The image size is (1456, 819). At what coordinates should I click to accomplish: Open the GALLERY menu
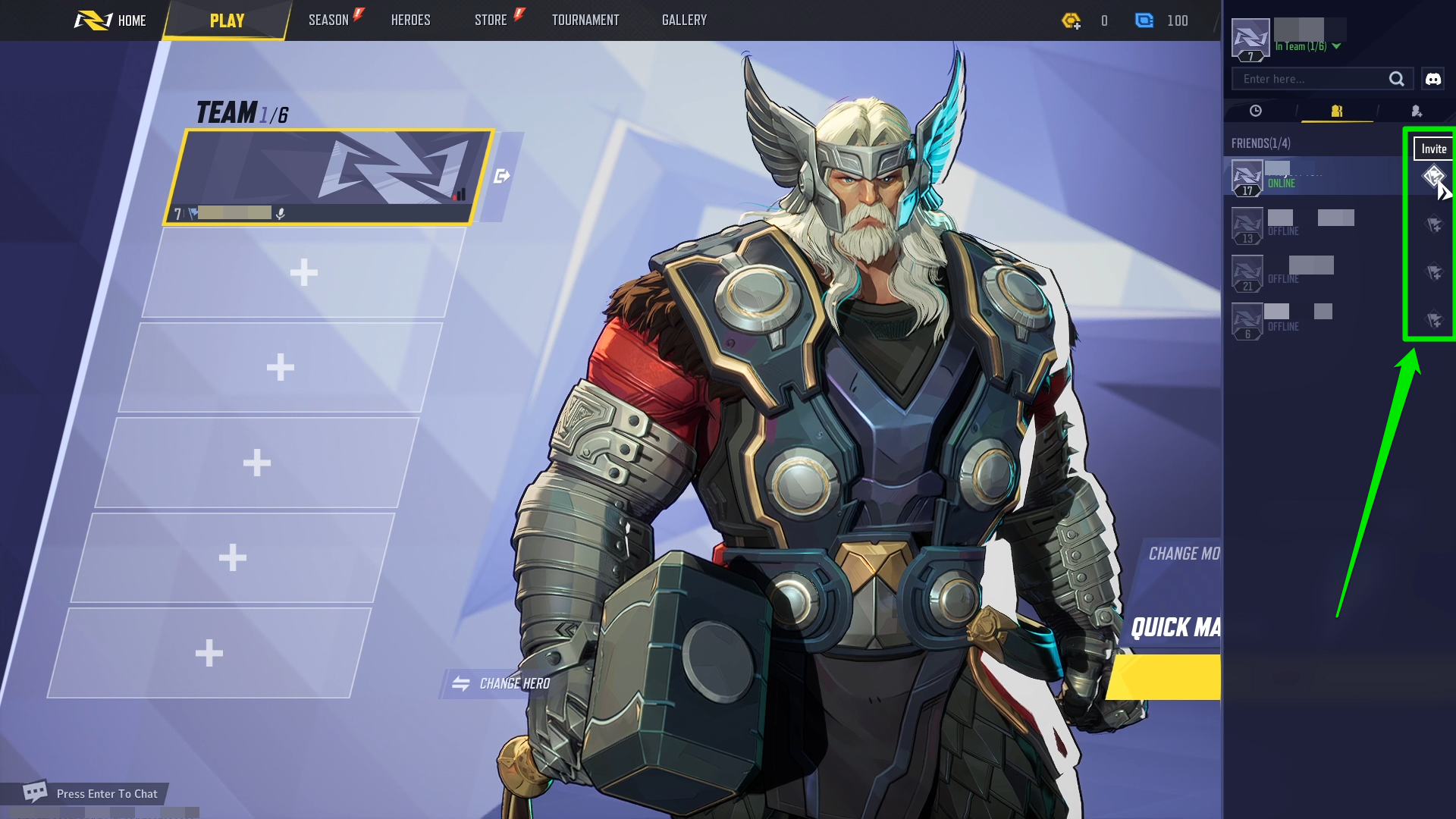pyautogui.click(x=684, y=20)
